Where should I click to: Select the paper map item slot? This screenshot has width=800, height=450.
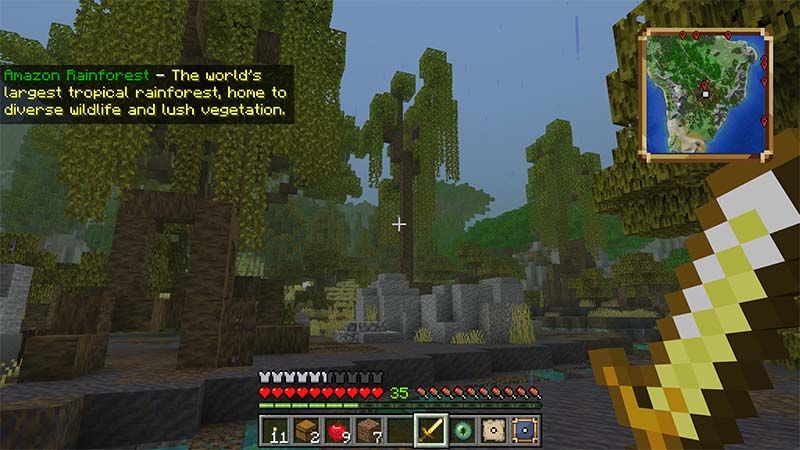coord(493,431)
